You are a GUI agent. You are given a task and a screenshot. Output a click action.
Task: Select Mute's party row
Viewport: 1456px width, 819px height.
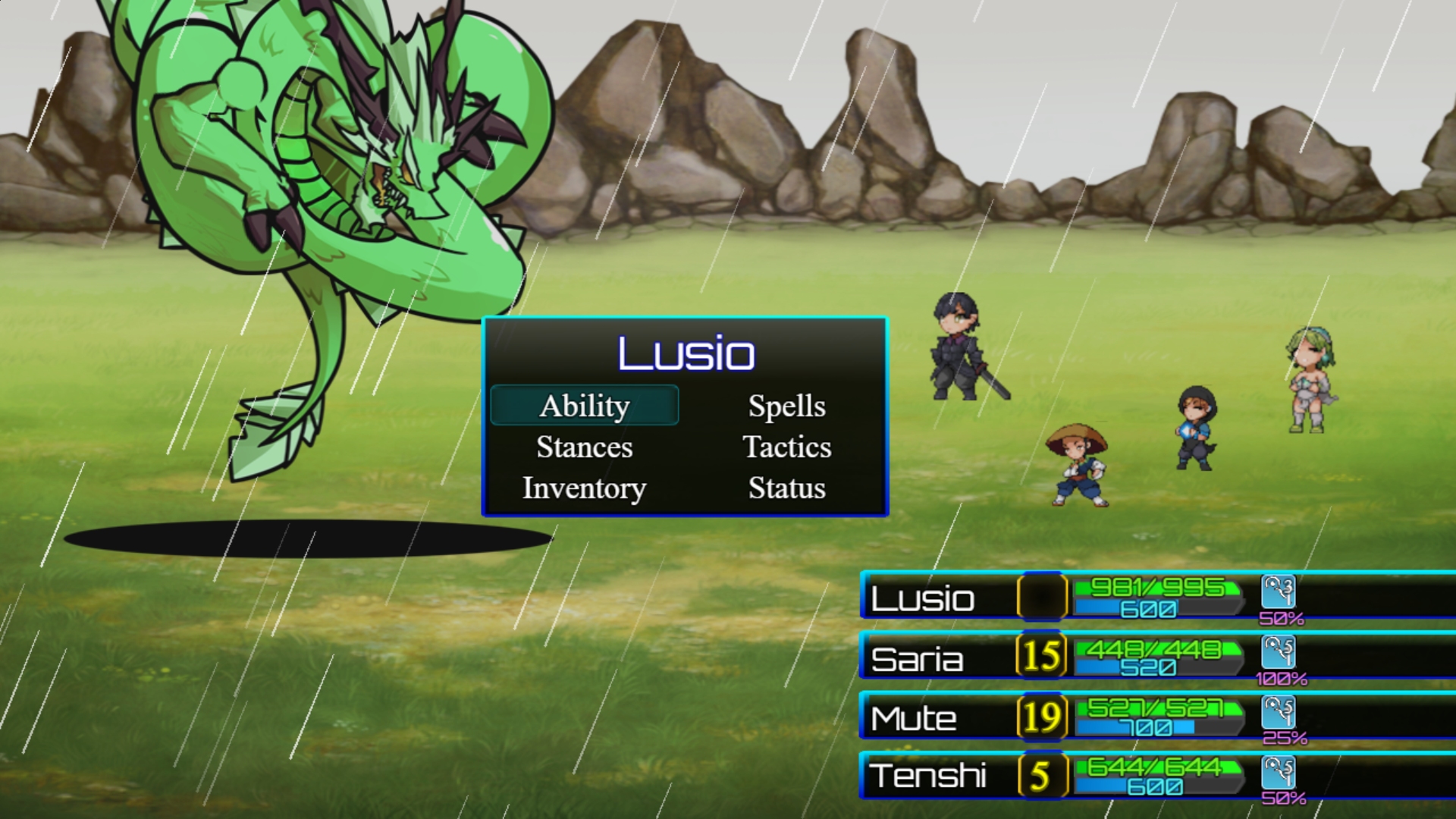click(x=914, y=718)
